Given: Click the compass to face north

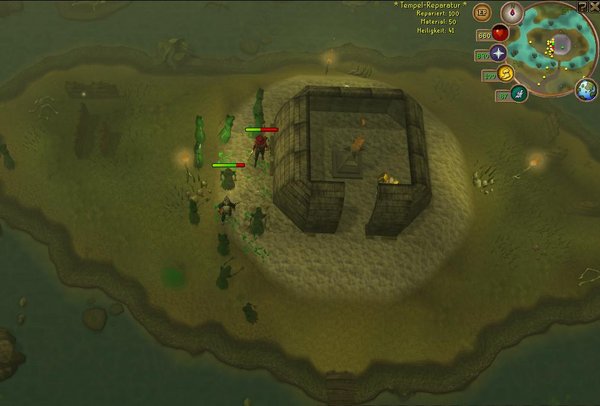Looking at the screenshot, I should [513, 13].
